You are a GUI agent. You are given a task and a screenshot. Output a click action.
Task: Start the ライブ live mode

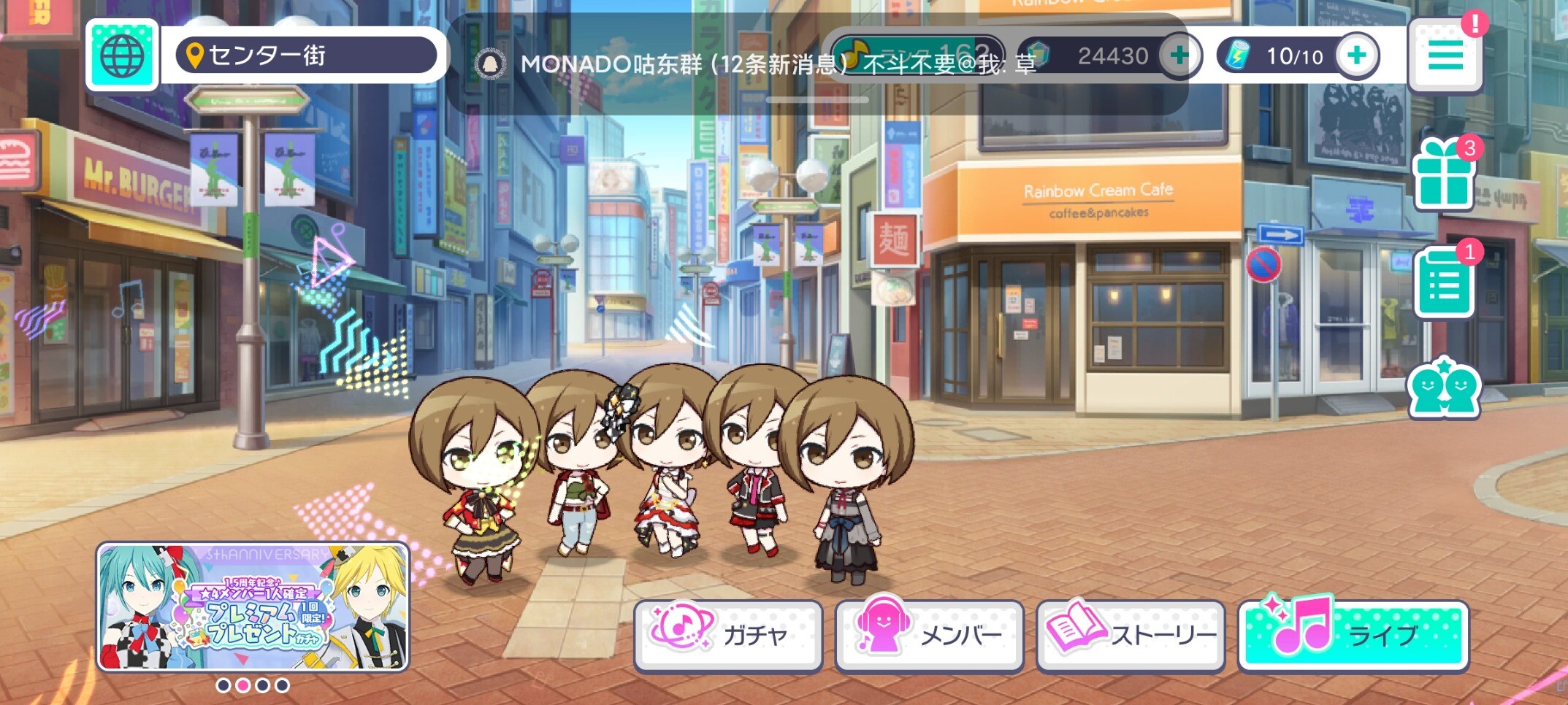[x=1353, y=635]
